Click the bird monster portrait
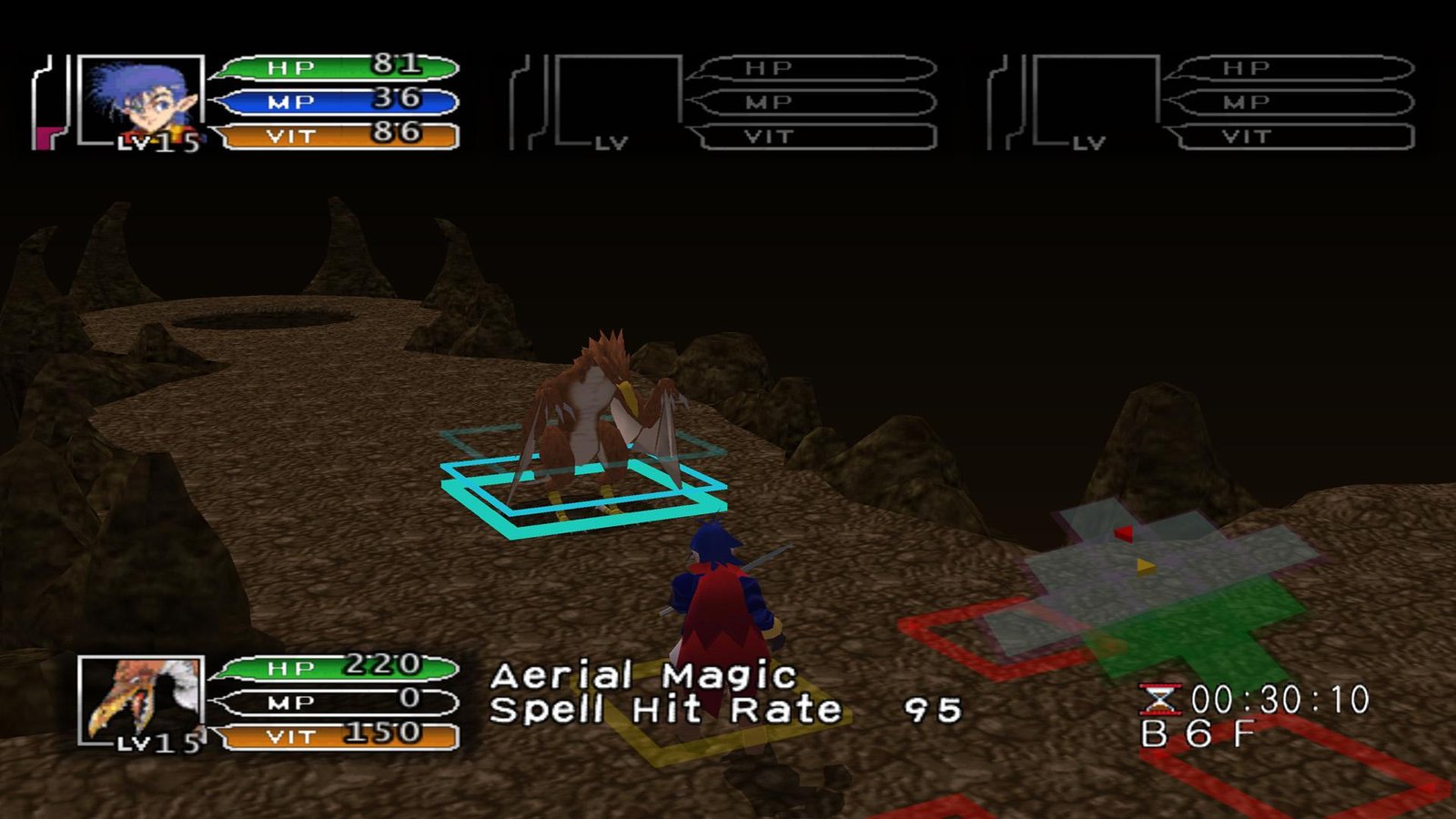The width and height of the screenshot is (1456, 819). [x=142, y=699]
